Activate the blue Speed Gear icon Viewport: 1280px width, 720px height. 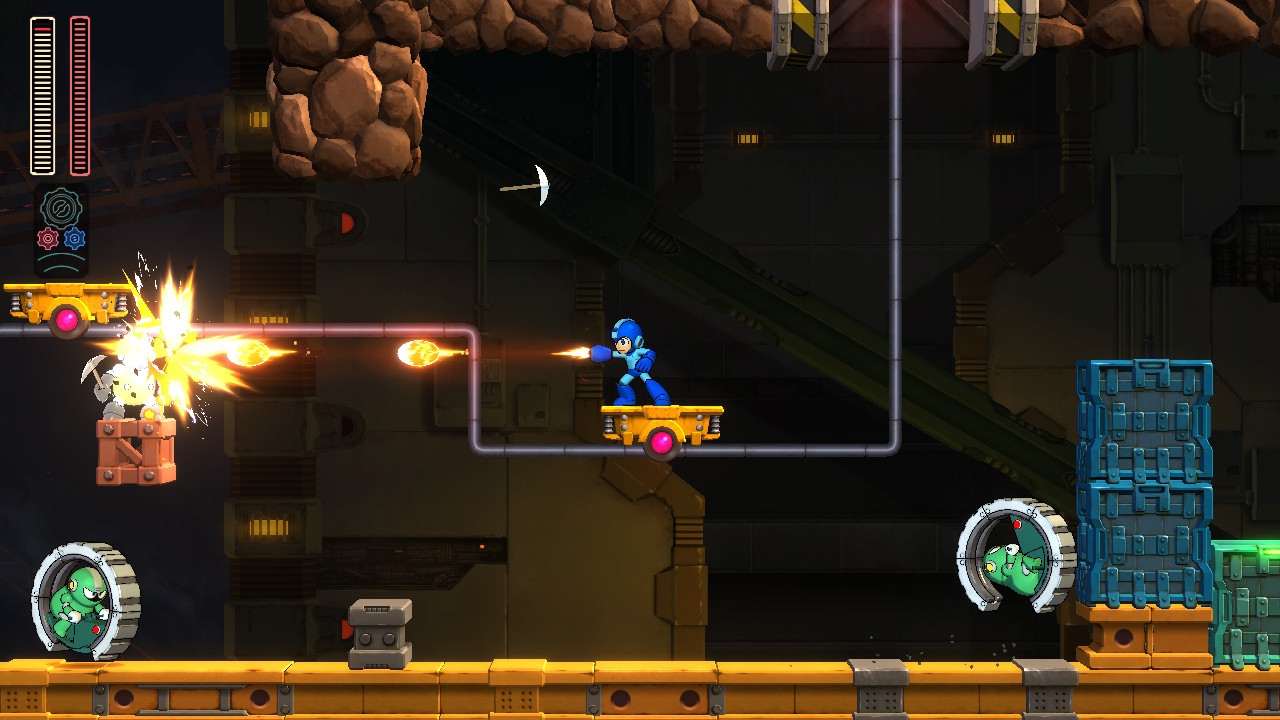tap(75, 239)
